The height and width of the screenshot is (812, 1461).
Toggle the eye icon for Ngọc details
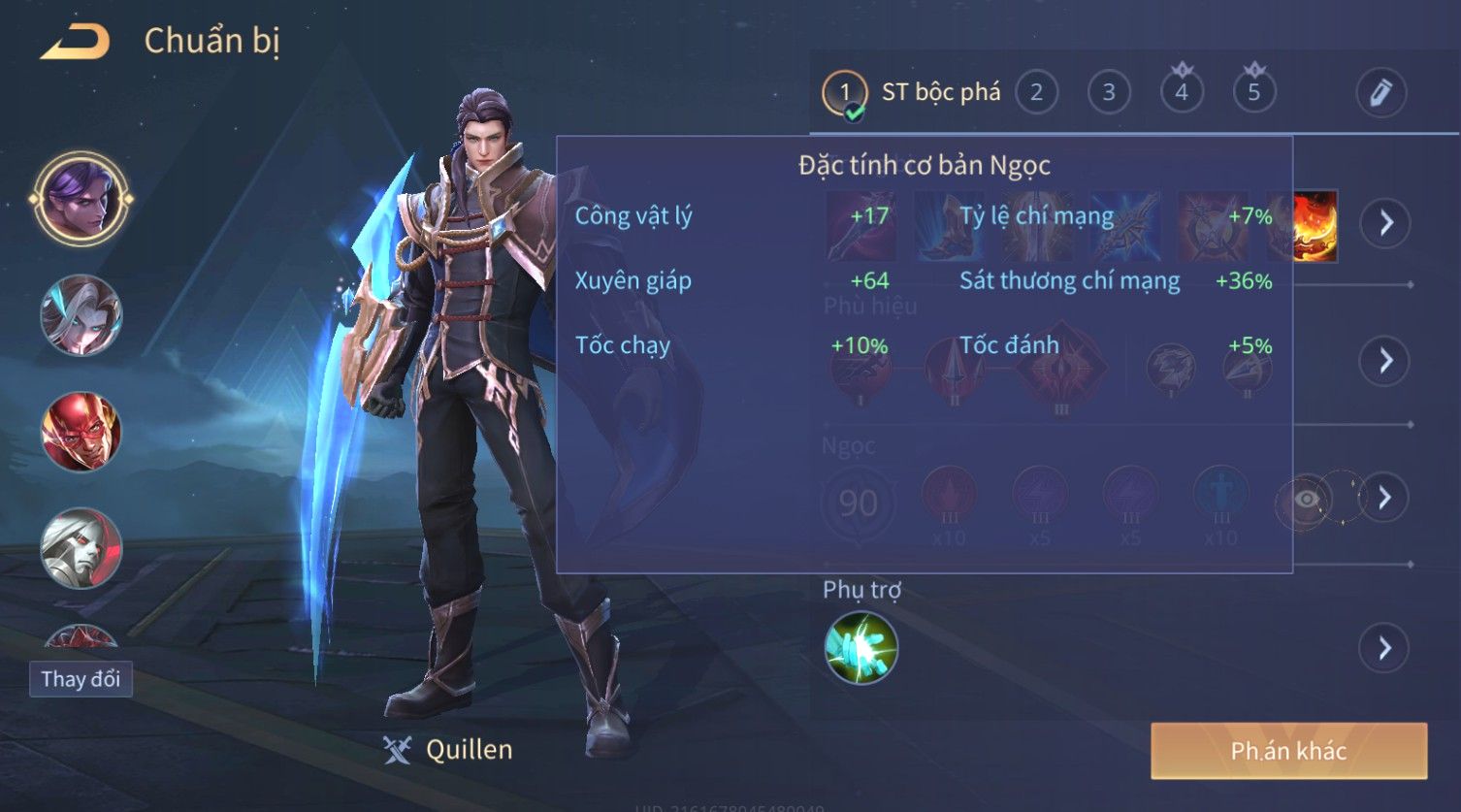click(x=1307, y=499)
